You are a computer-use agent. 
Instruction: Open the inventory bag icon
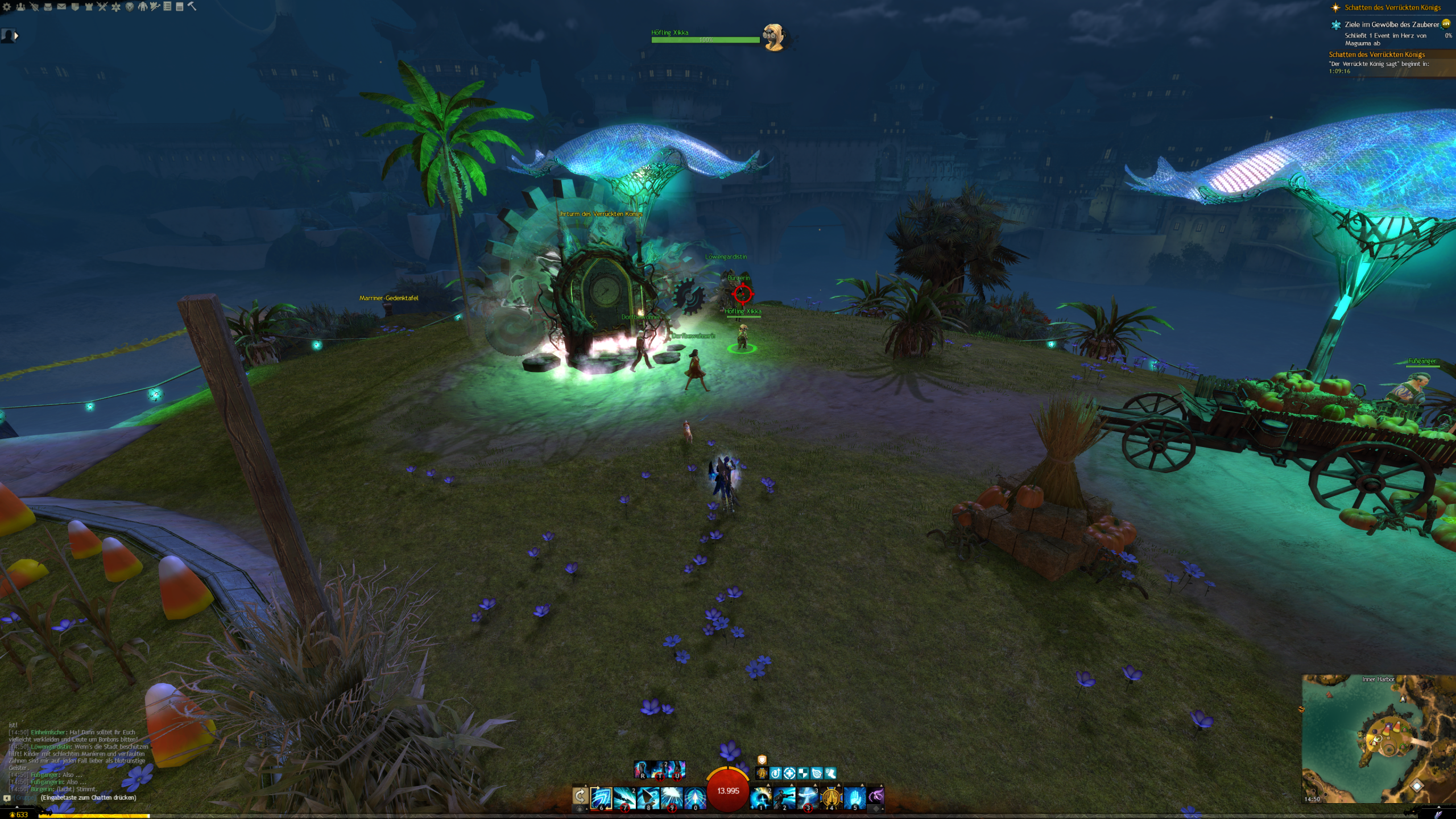[48, 7]
